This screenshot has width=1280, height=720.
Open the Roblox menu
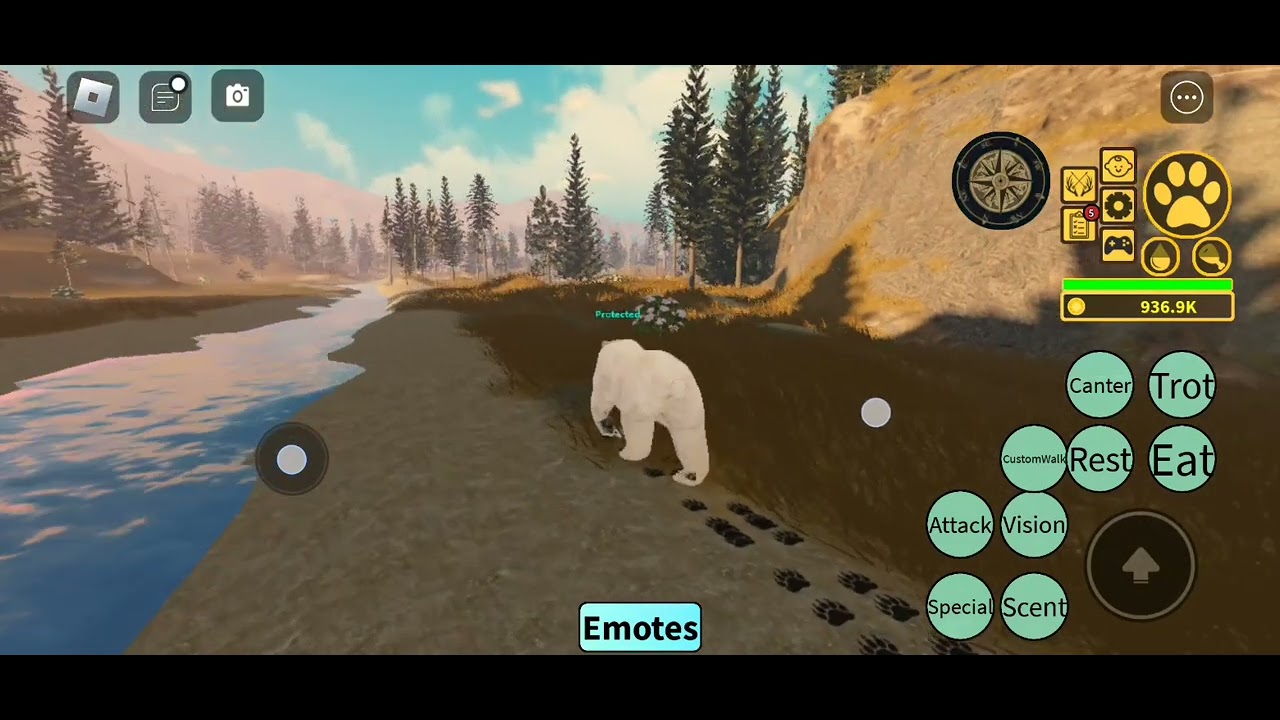(93, 96)
